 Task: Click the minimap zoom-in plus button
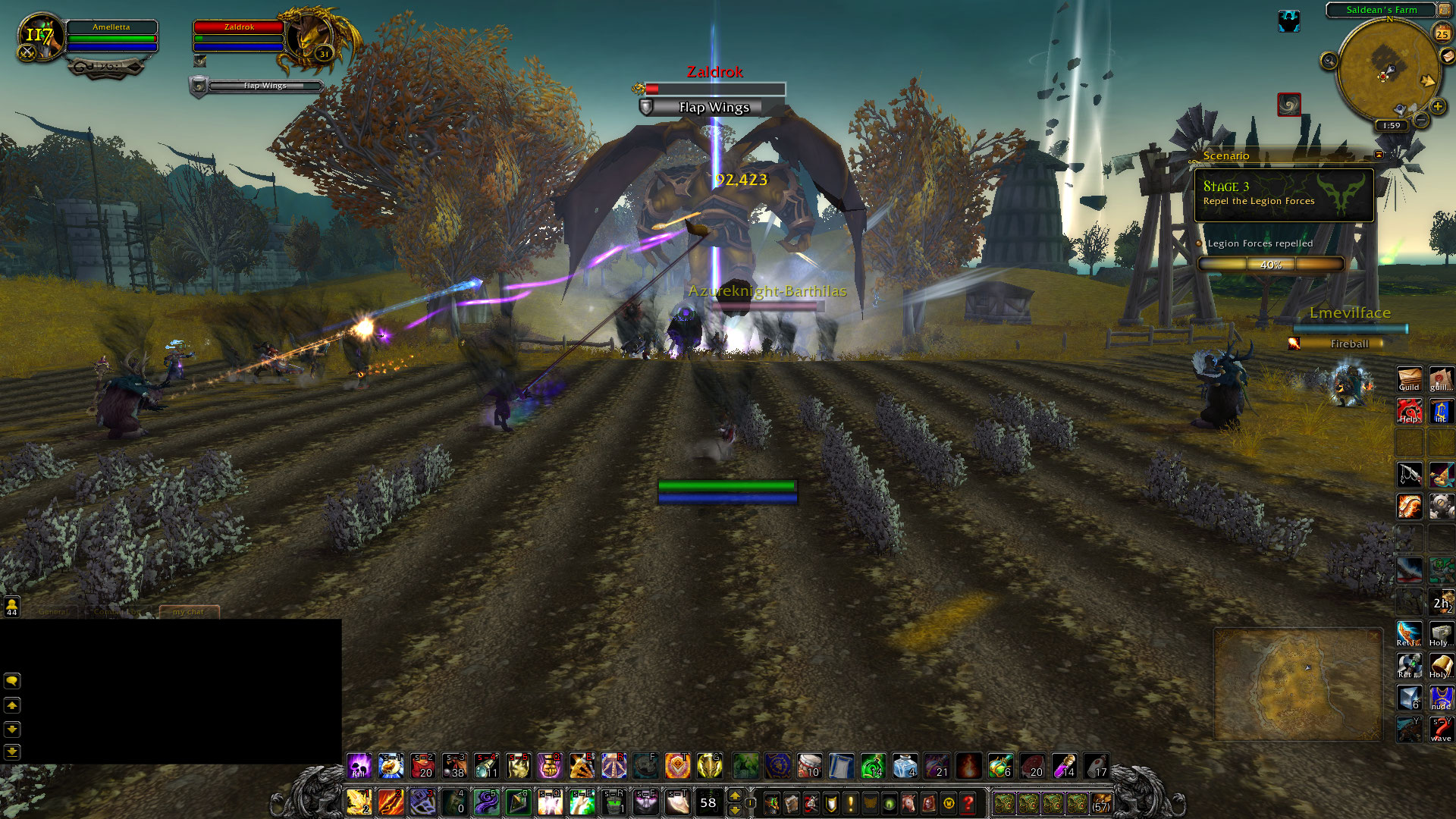click(1437, 107)
